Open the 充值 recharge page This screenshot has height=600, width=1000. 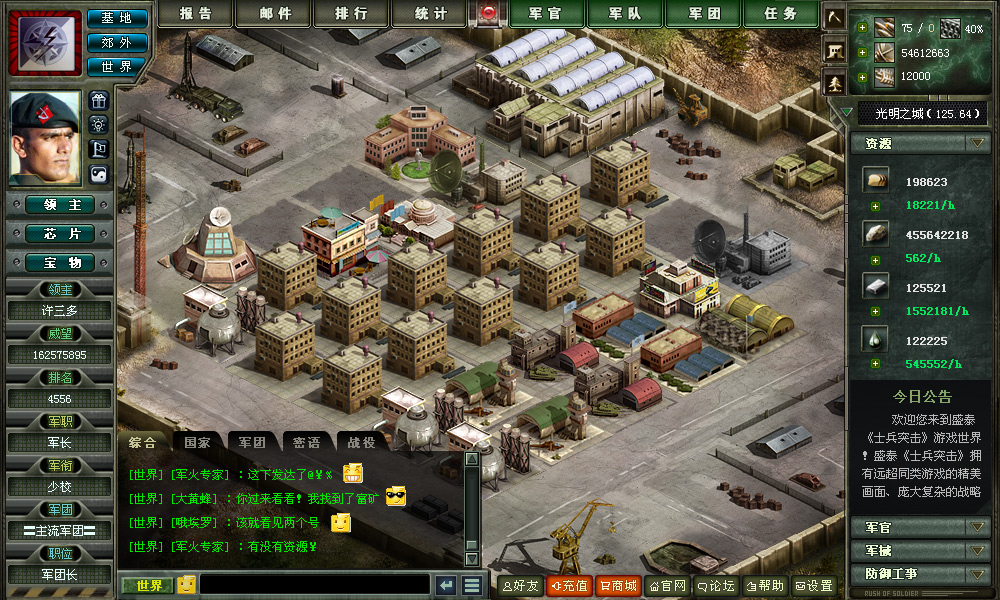(569, 586)
